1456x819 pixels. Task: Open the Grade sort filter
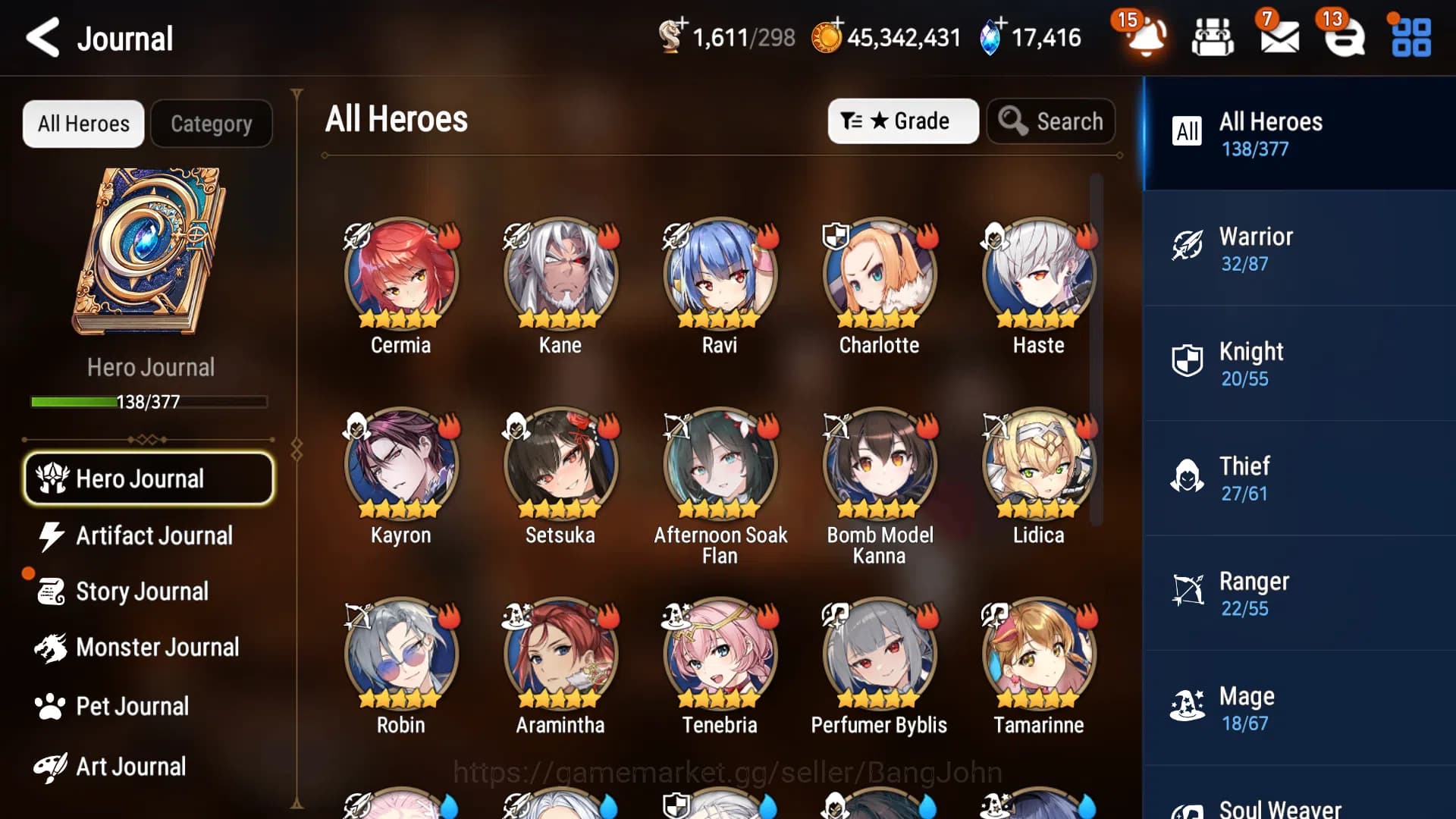[902, 121]
